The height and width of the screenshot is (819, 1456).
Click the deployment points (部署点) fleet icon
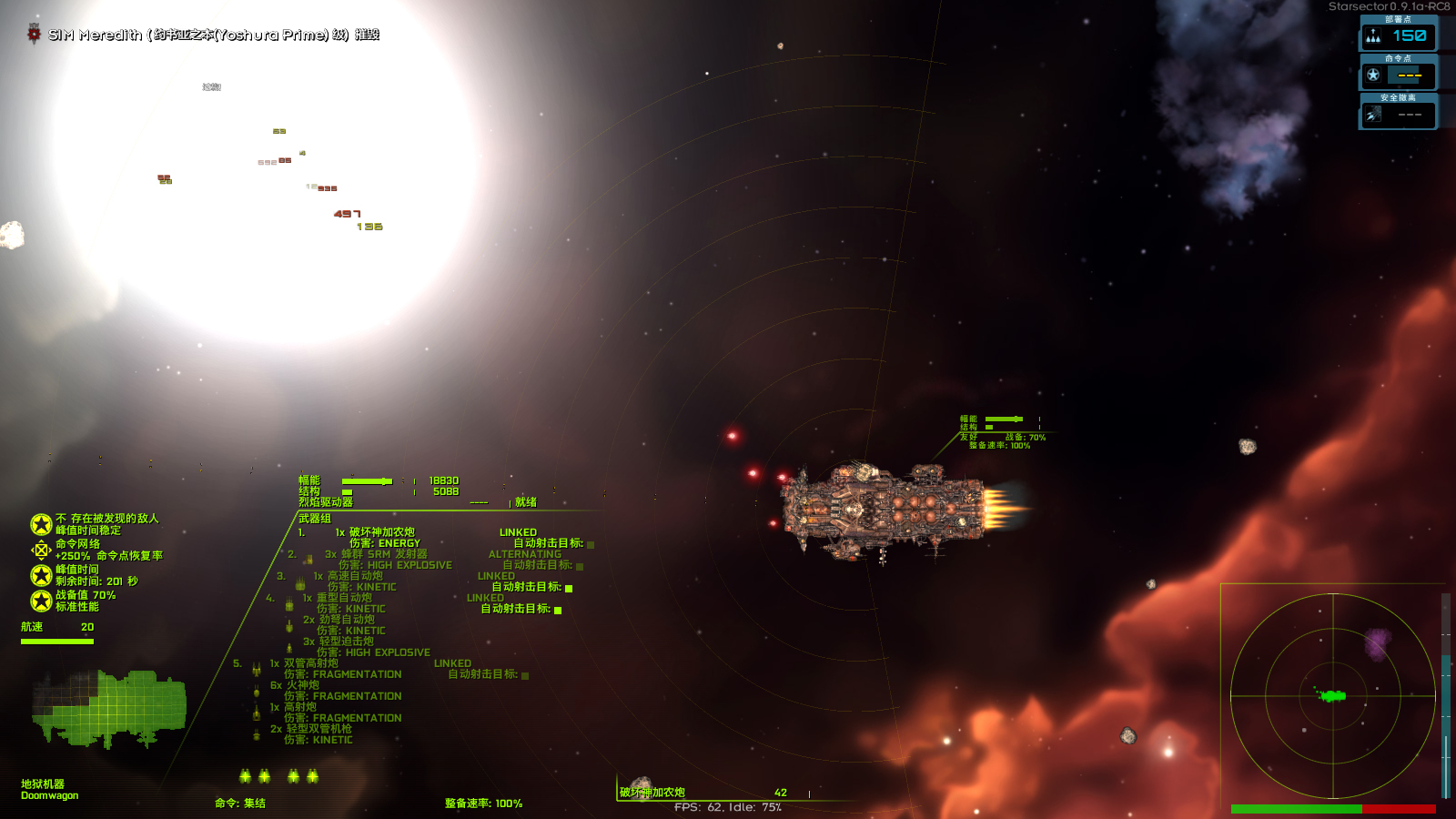1374,36
